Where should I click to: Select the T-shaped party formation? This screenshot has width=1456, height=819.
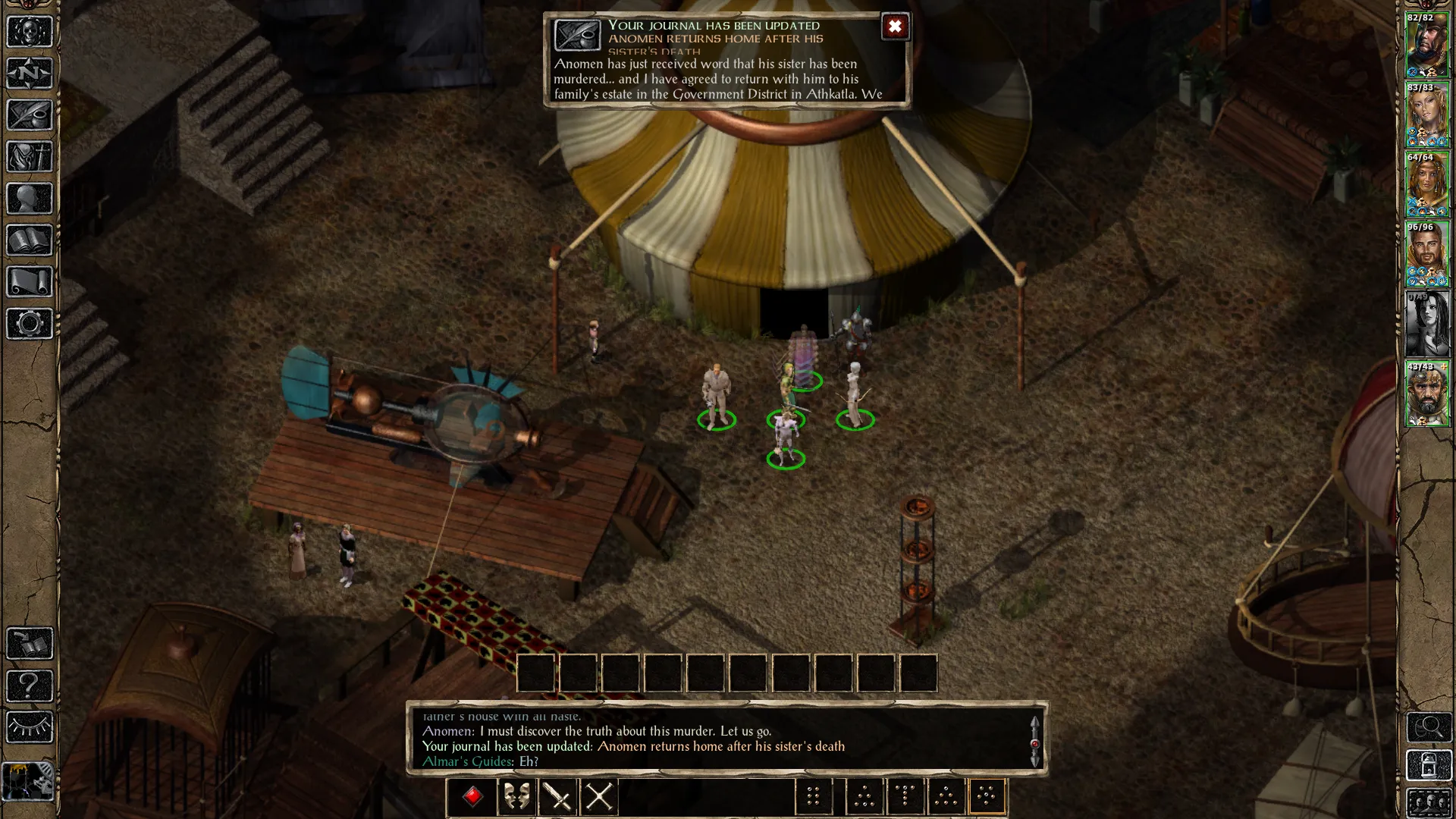click(905, 797)
